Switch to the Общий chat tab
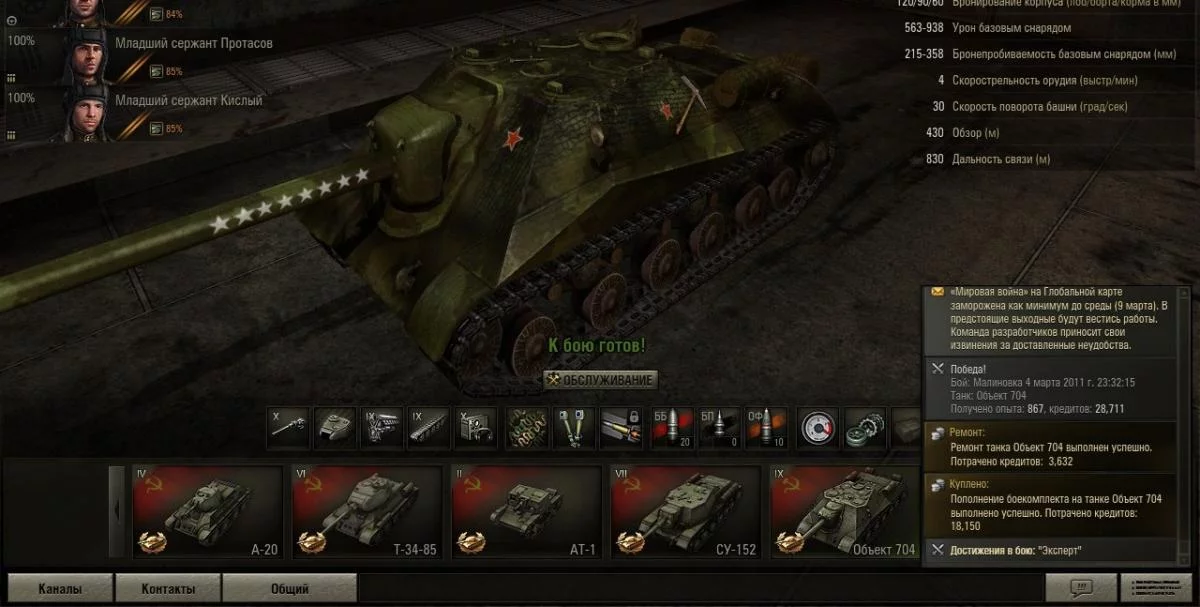Screen dimensions: 1200x607 tap(289, 589)
